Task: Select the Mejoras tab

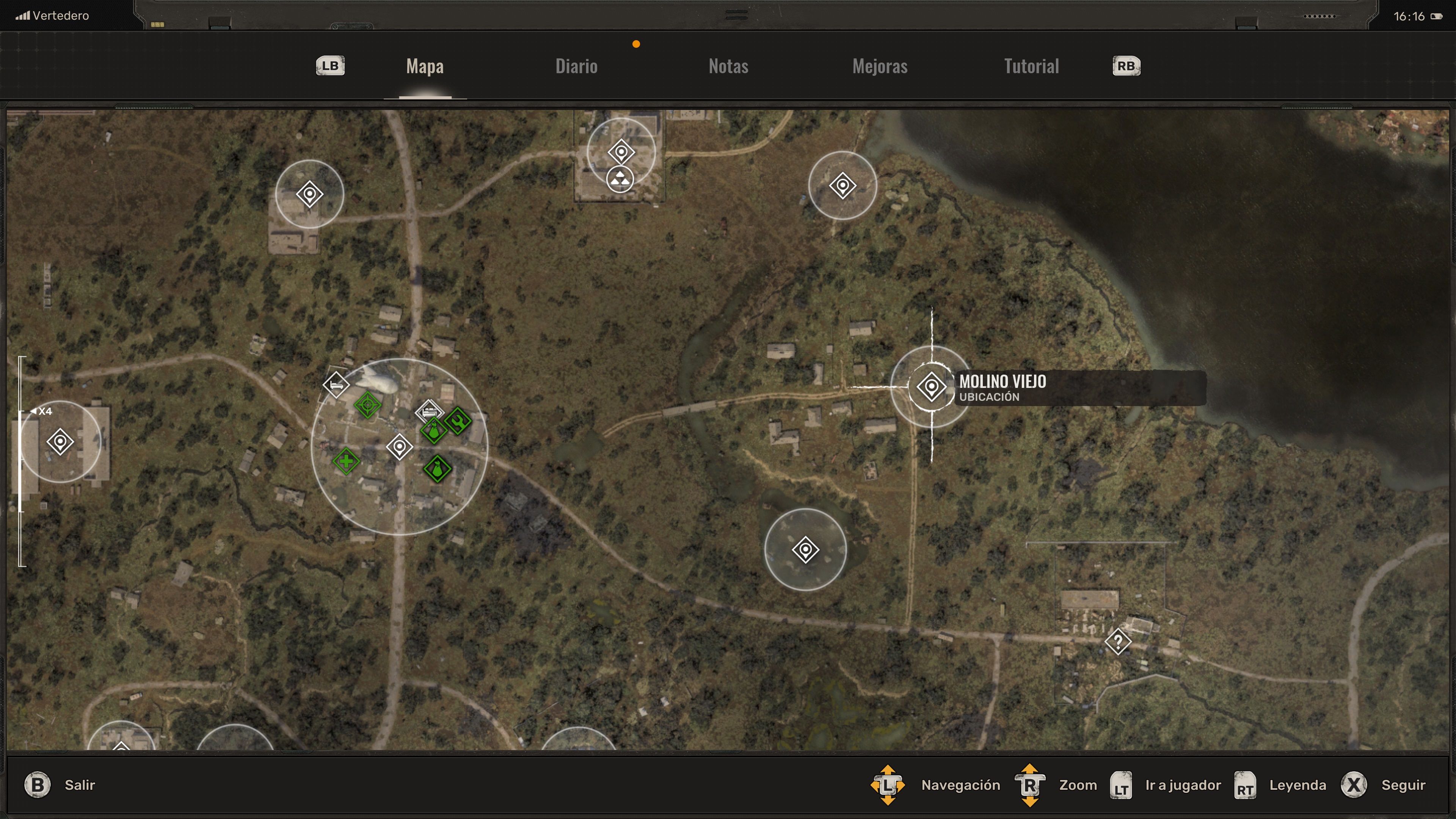Action: click(880, 66)
